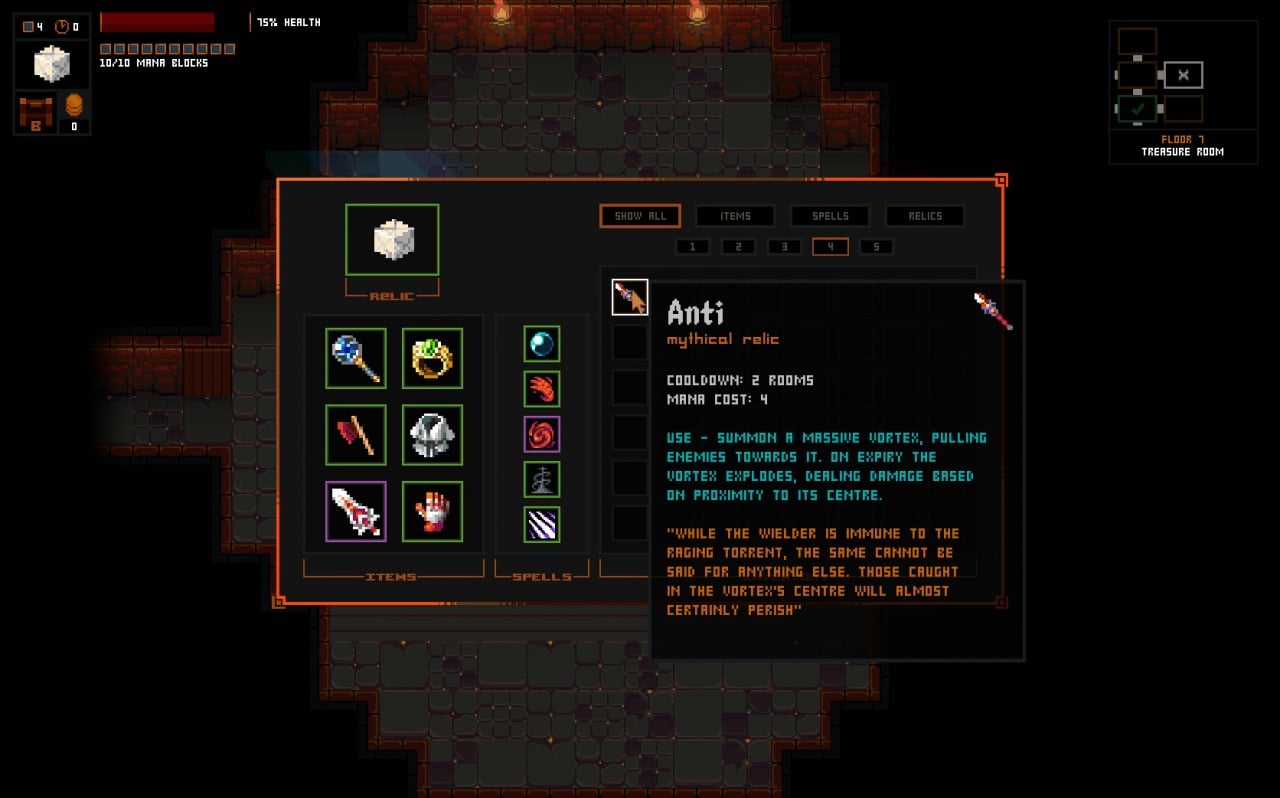Switch to the Relics filter tab
The height and width of the screenshot is (798, 1280).
(x=925, y=216)
